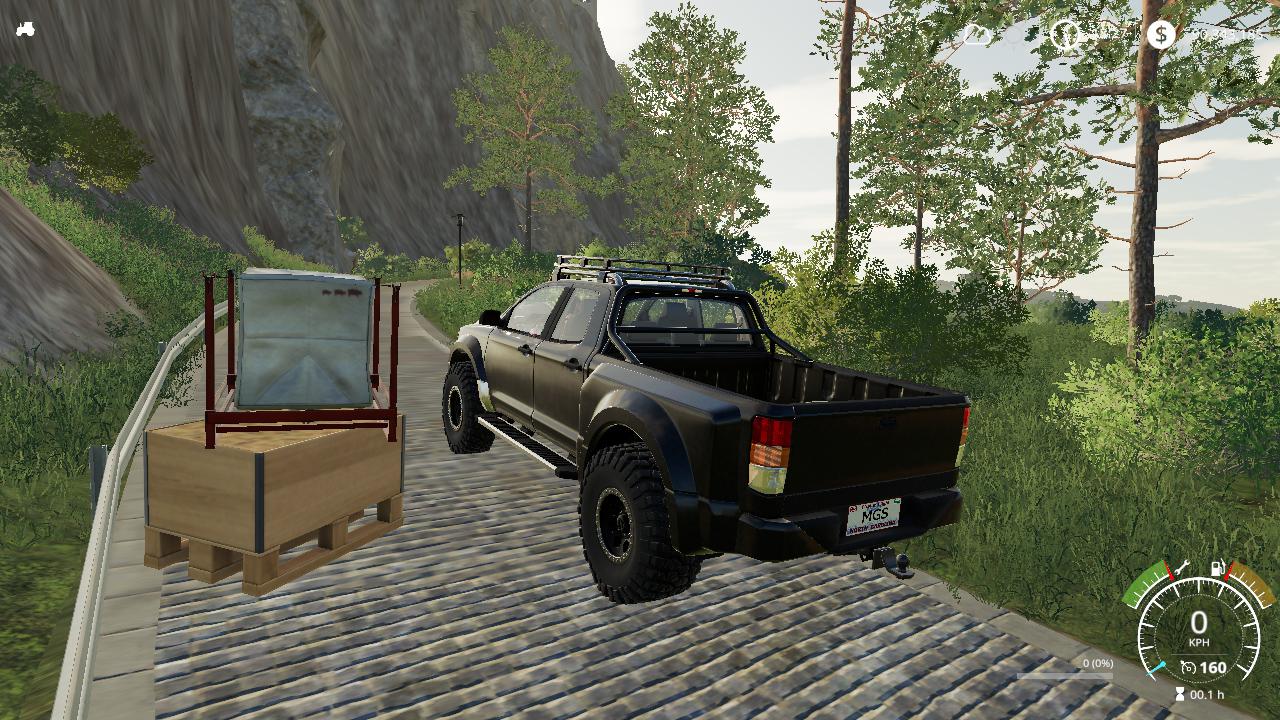
Task: Click the hourglass operating hours icon
Action: 1180,694
